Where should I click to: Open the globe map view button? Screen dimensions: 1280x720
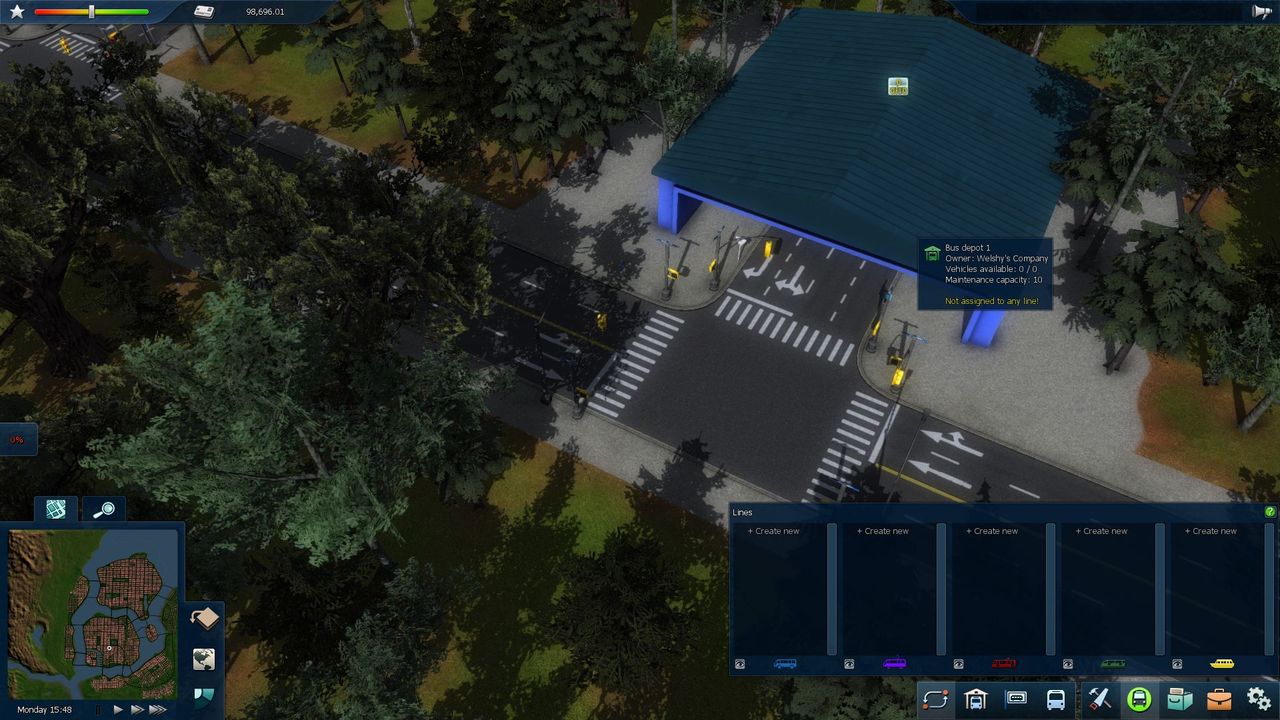pyautogui.click(x=204, y=659)
